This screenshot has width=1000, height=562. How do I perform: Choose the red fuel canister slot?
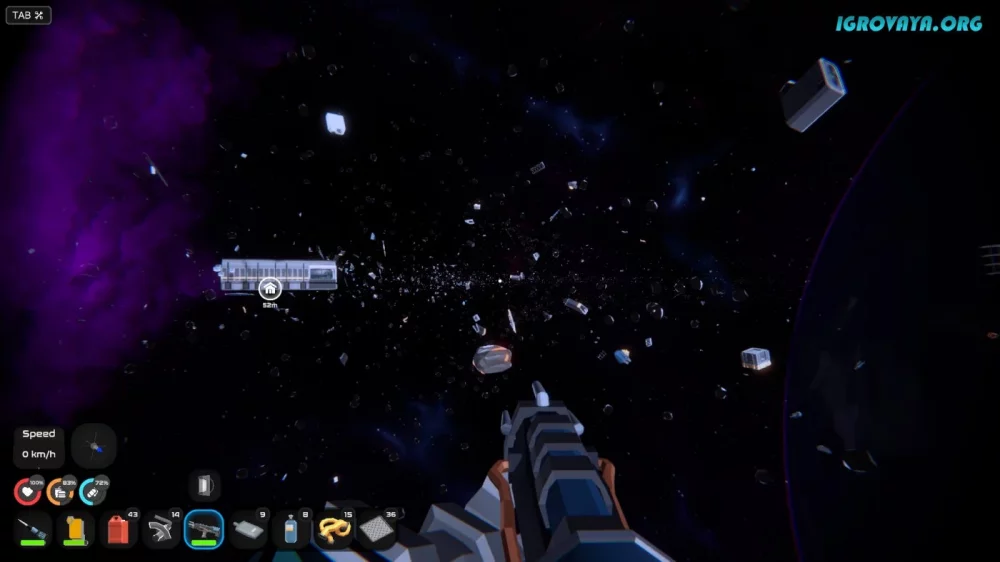(118, 529)
